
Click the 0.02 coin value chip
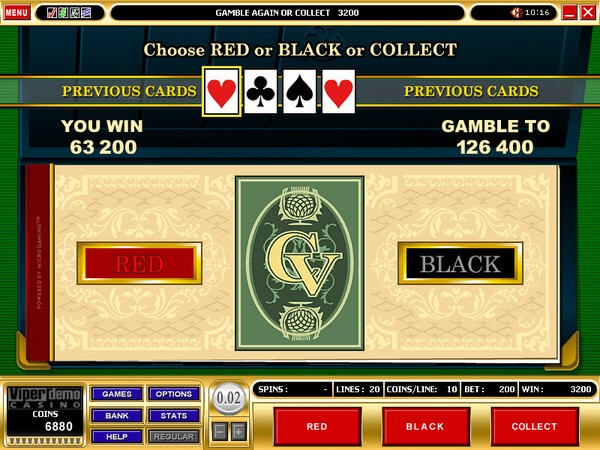point(229,399)
